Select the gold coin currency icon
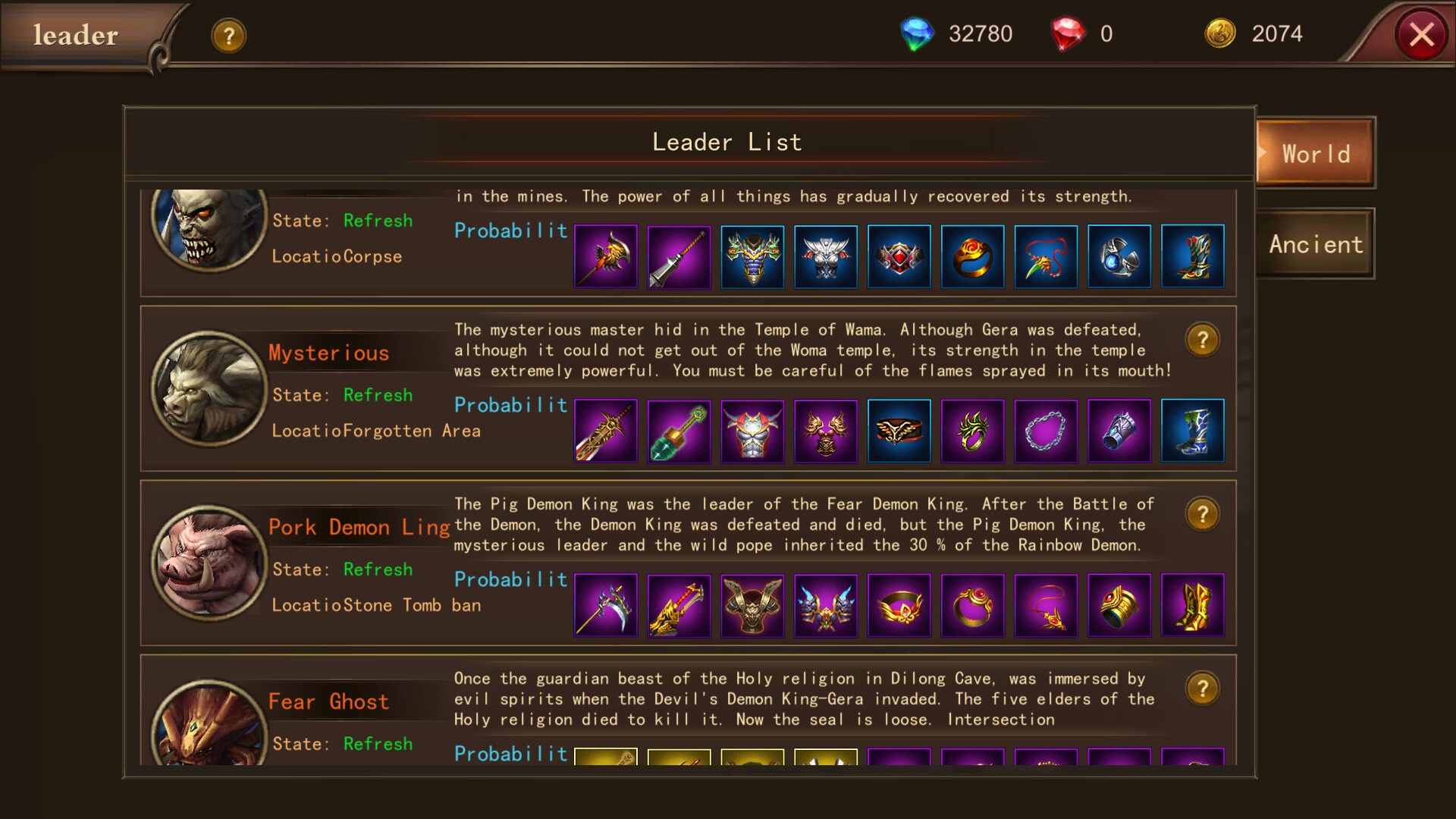 (1222, 33)
